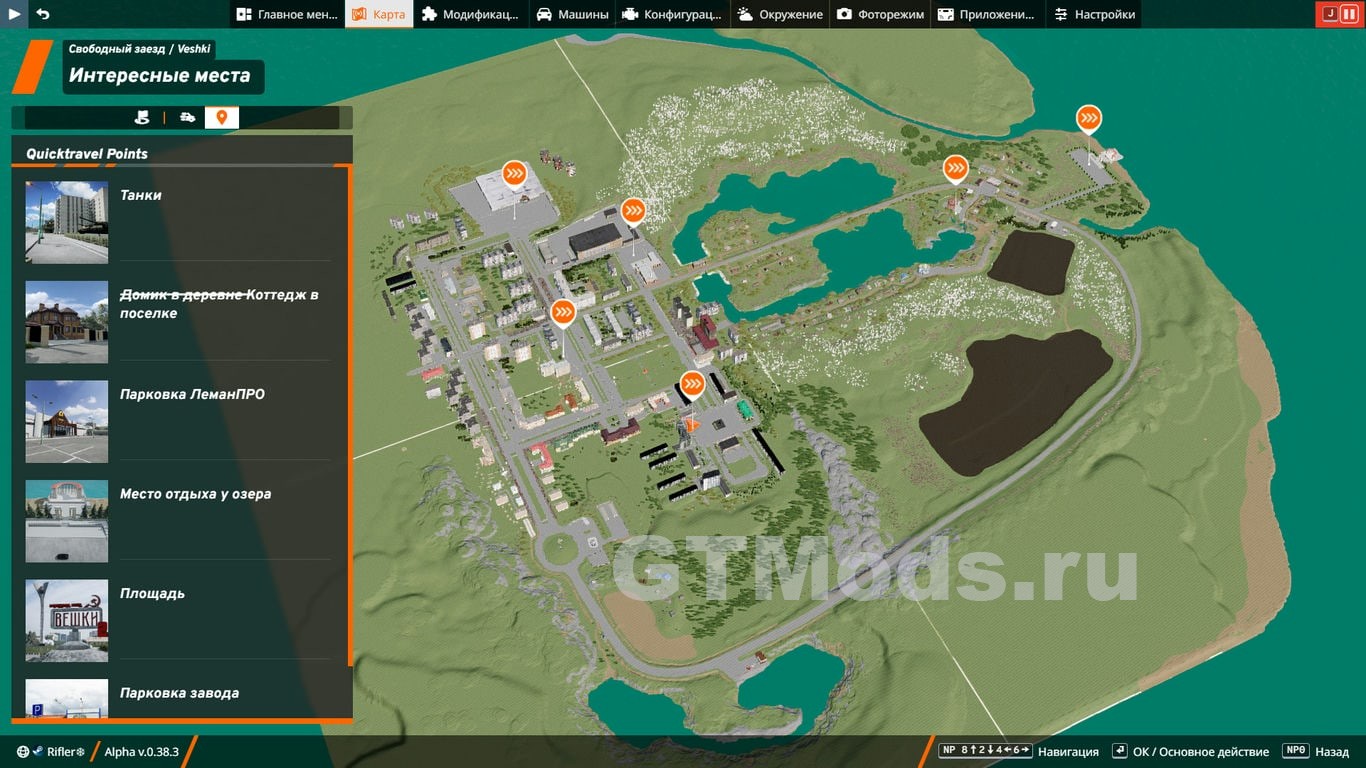Open Настройки settings

[1095, 14]
